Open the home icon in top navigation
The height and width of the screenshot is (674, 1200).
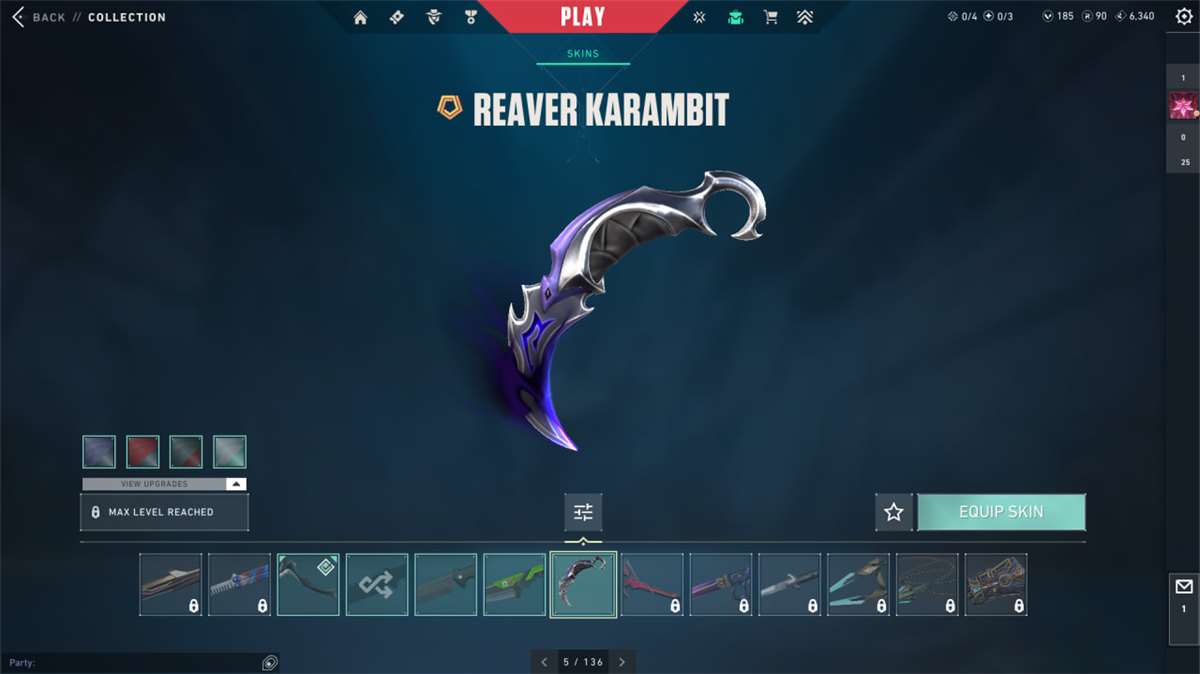(x=361, y=17)
